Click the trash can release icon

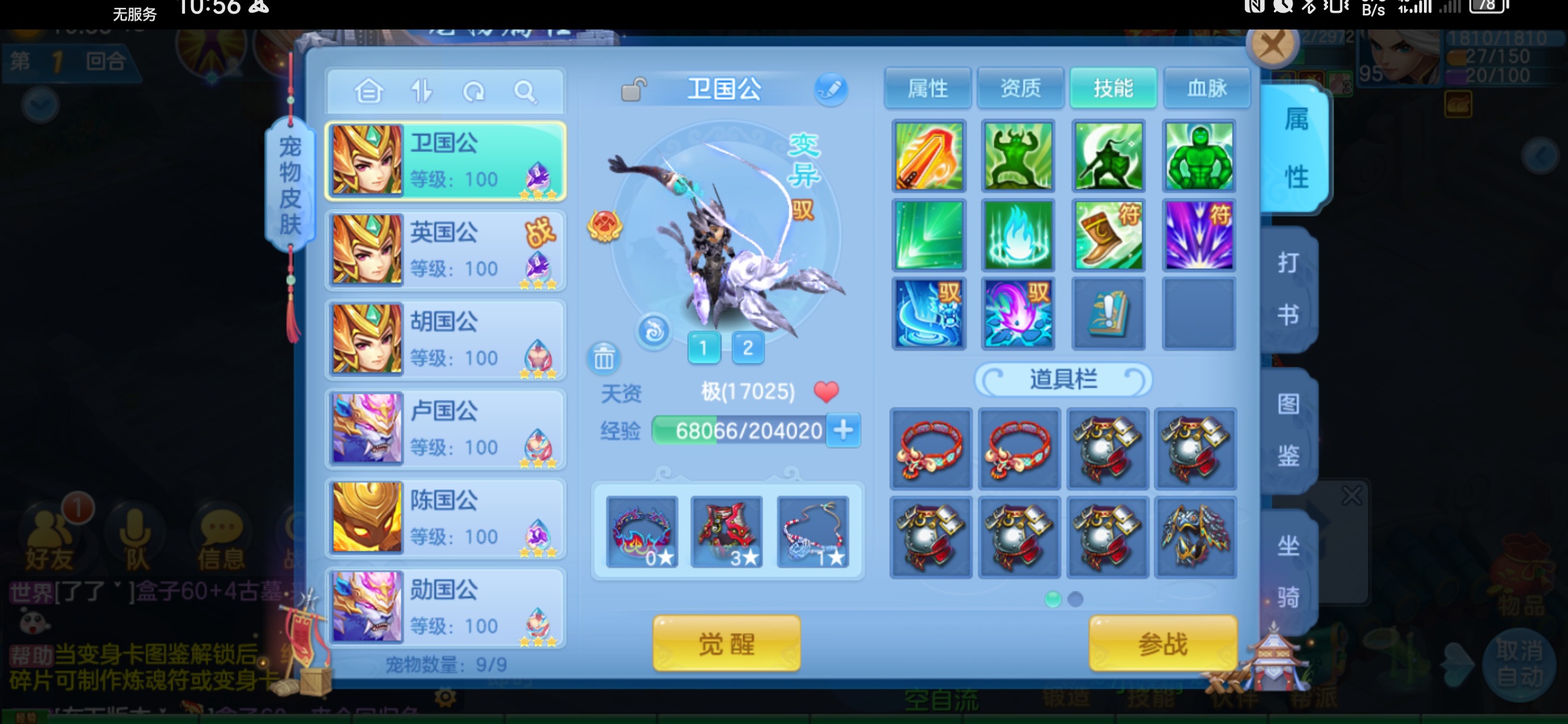(x=603, y=359)
